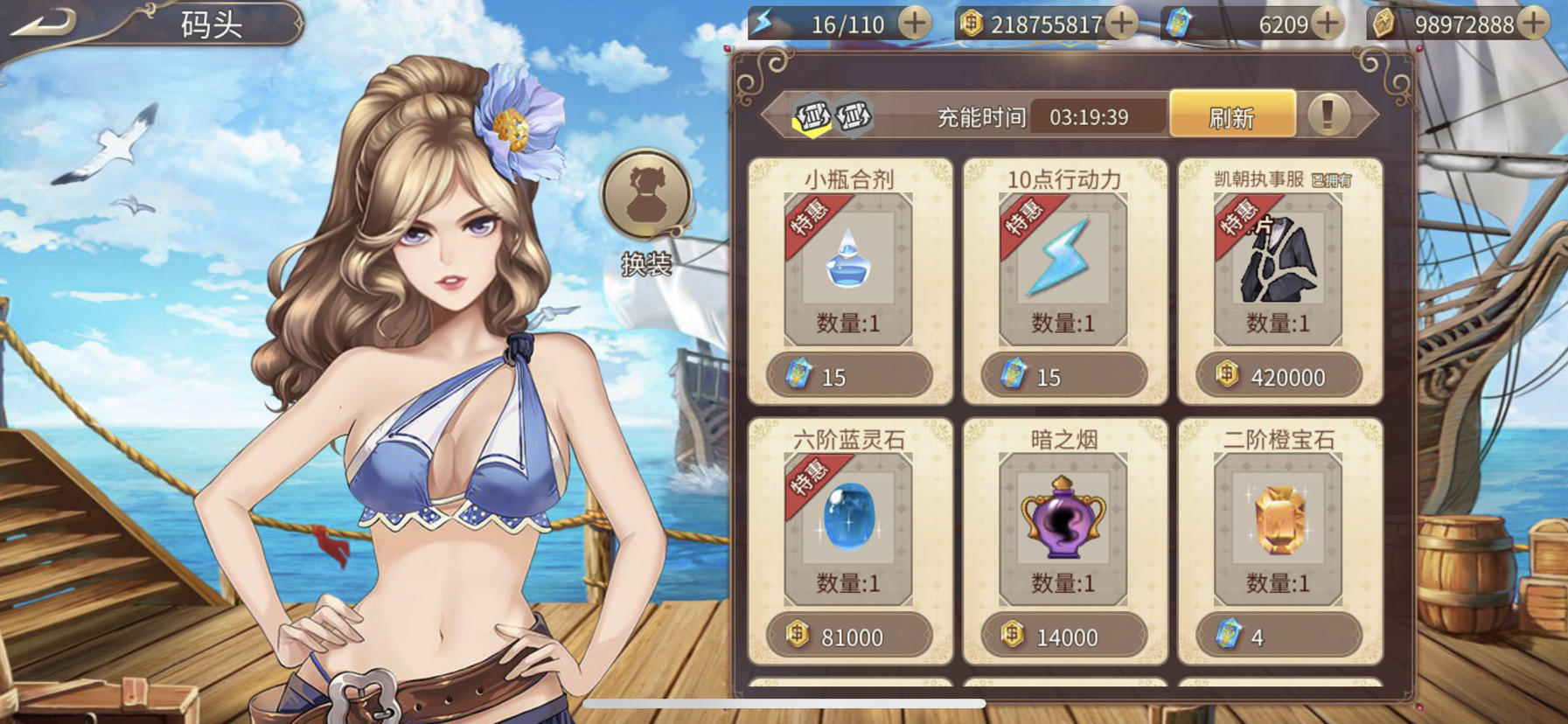Go back using the return arrow
The height and width of the screenshot is (724, 1568).
[x=44, y=22]
